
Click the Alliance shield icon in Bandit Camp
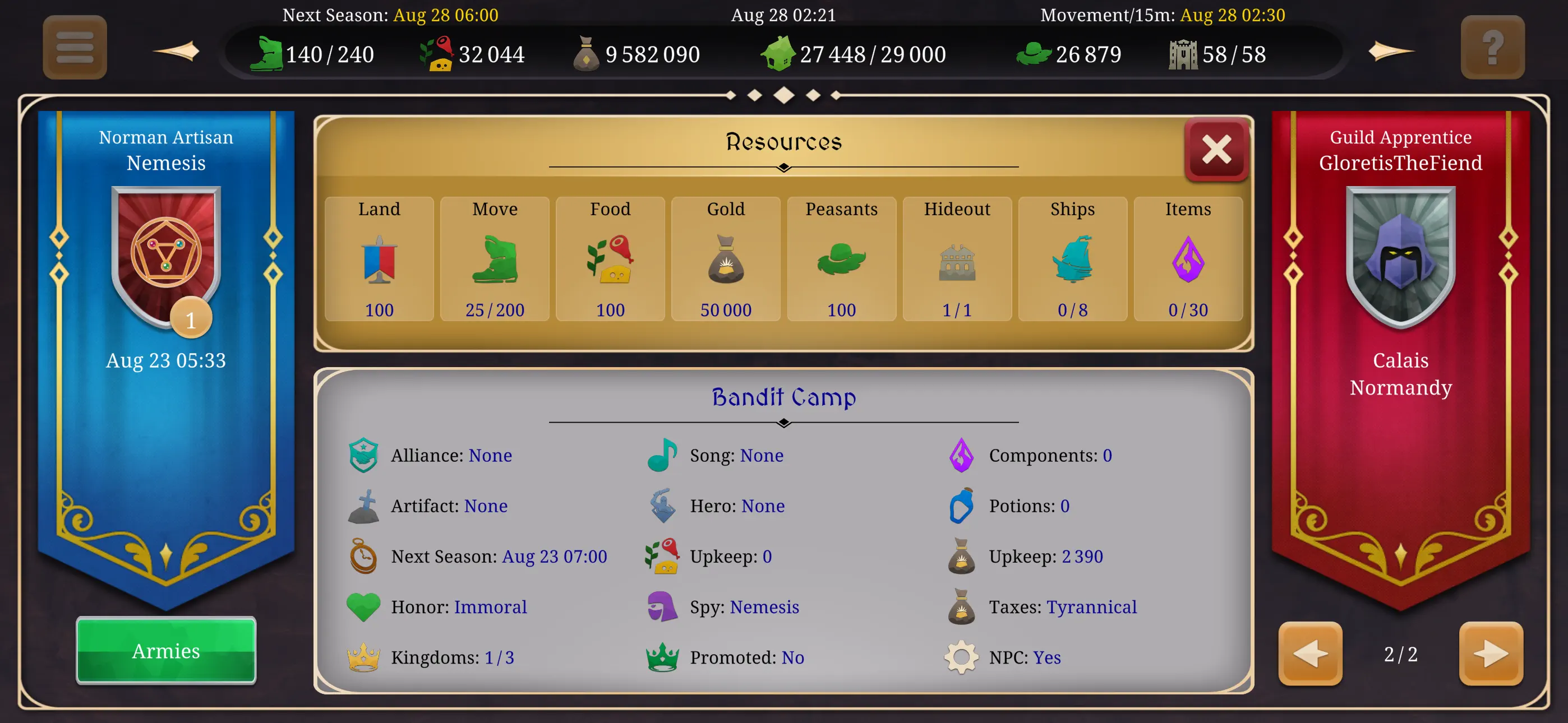363,455
